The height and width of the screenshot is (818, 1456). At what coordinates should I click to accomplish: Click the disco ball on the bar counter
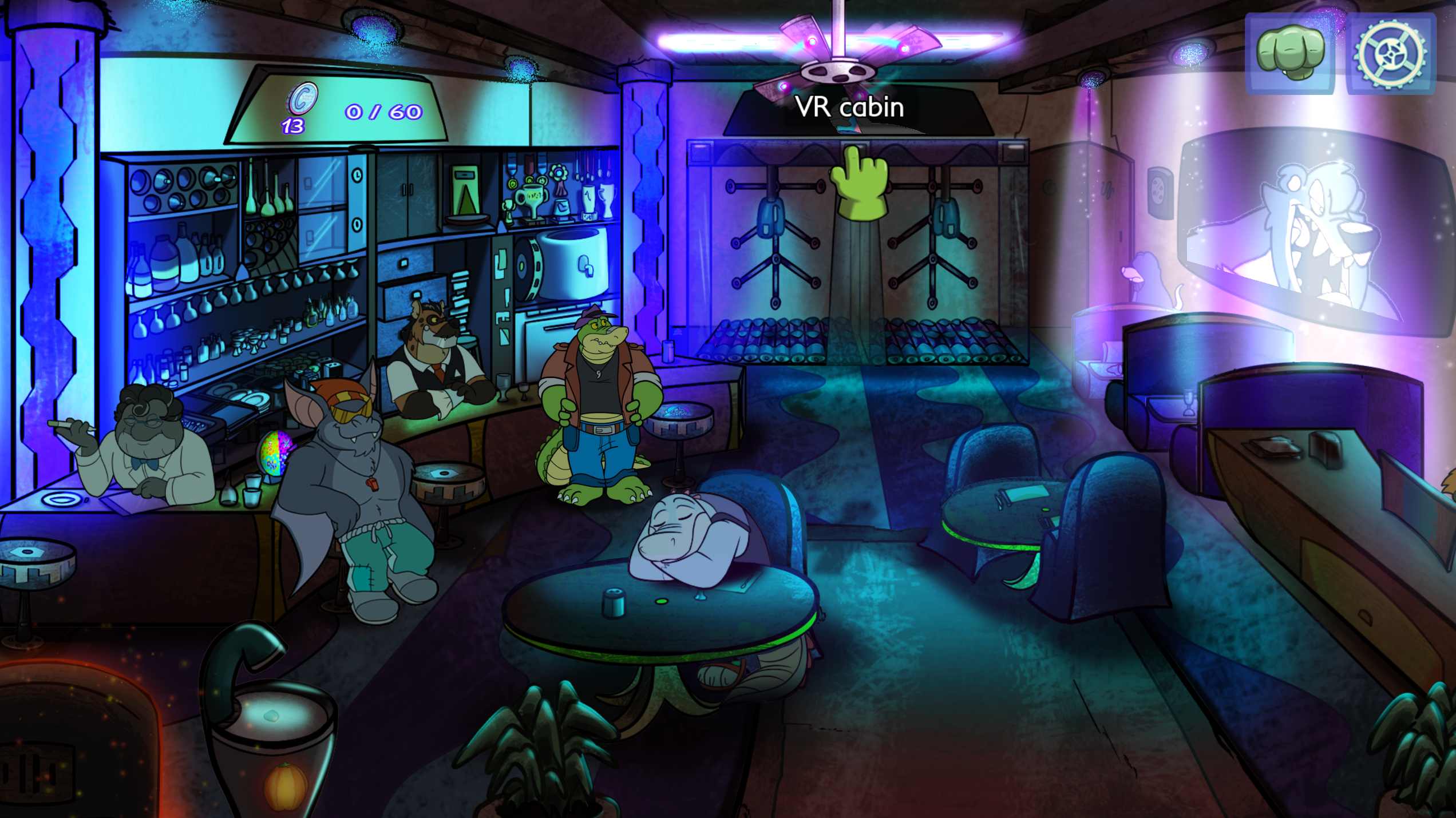tap(275, 452)
